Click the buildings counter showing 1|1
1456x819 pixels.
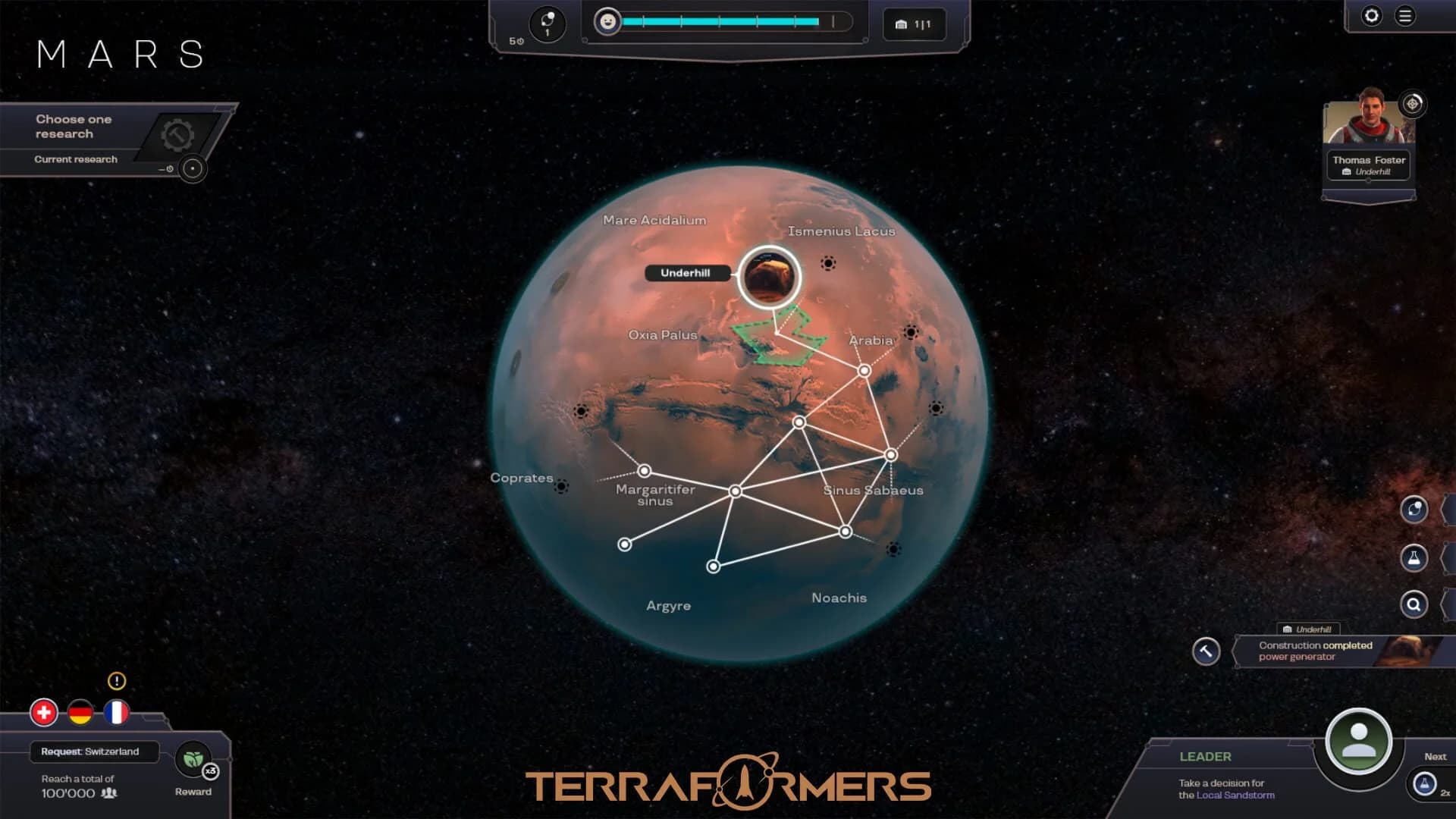[x=914, y=23]
